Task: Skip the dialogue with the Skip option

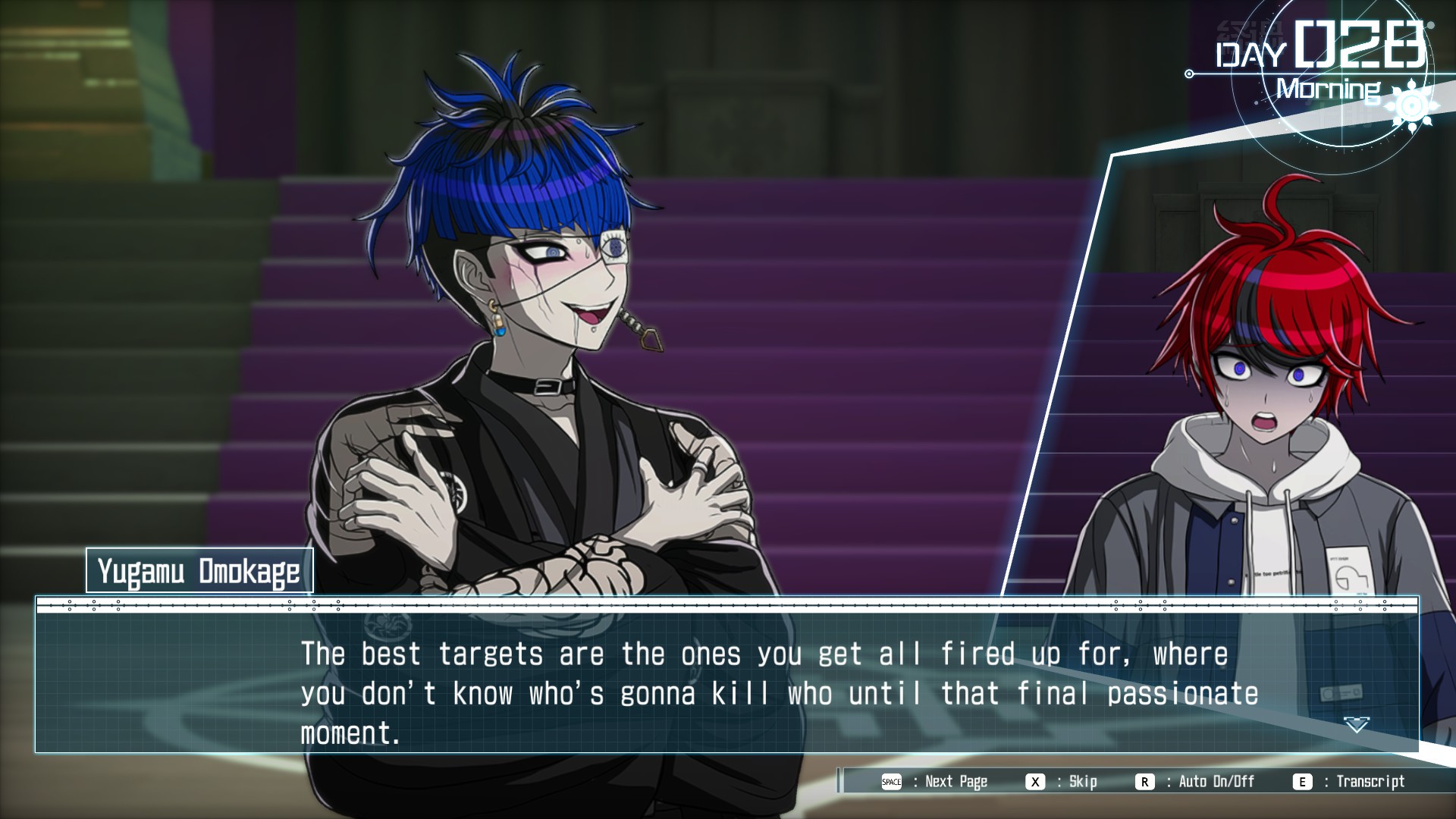Action: (1082, 782)
